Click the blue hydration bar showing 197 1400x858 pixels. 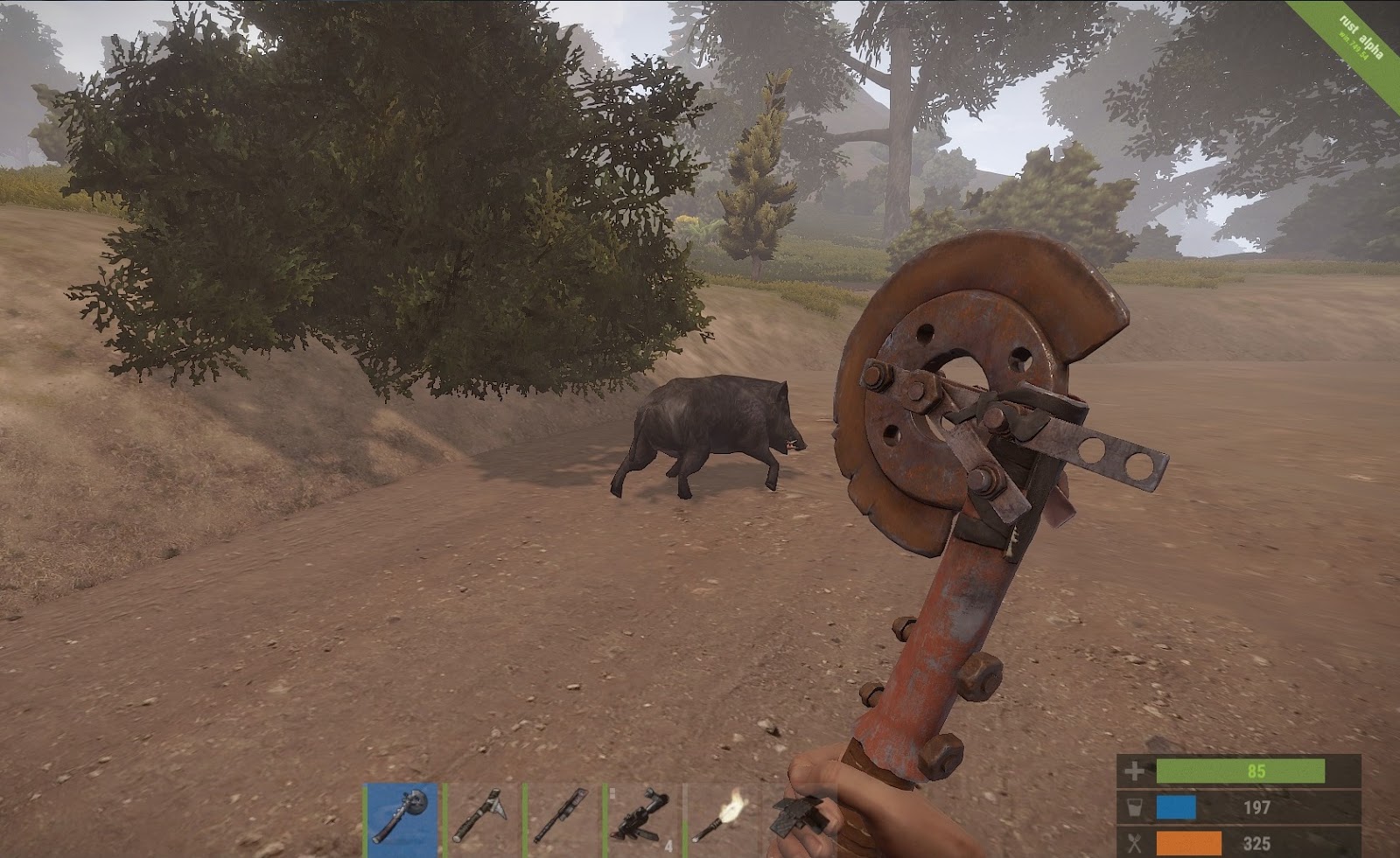point(1177,806)
